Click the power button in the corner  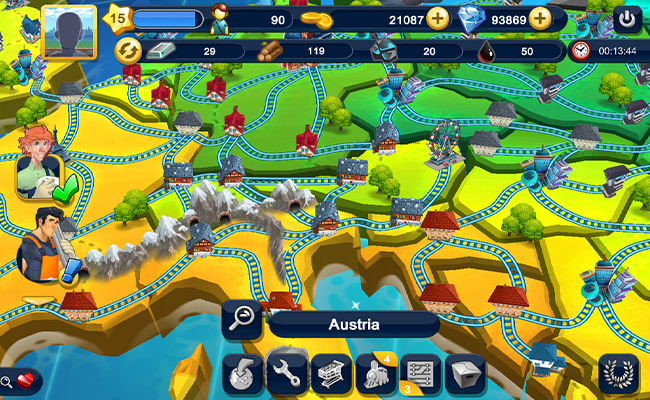[627, 19]
